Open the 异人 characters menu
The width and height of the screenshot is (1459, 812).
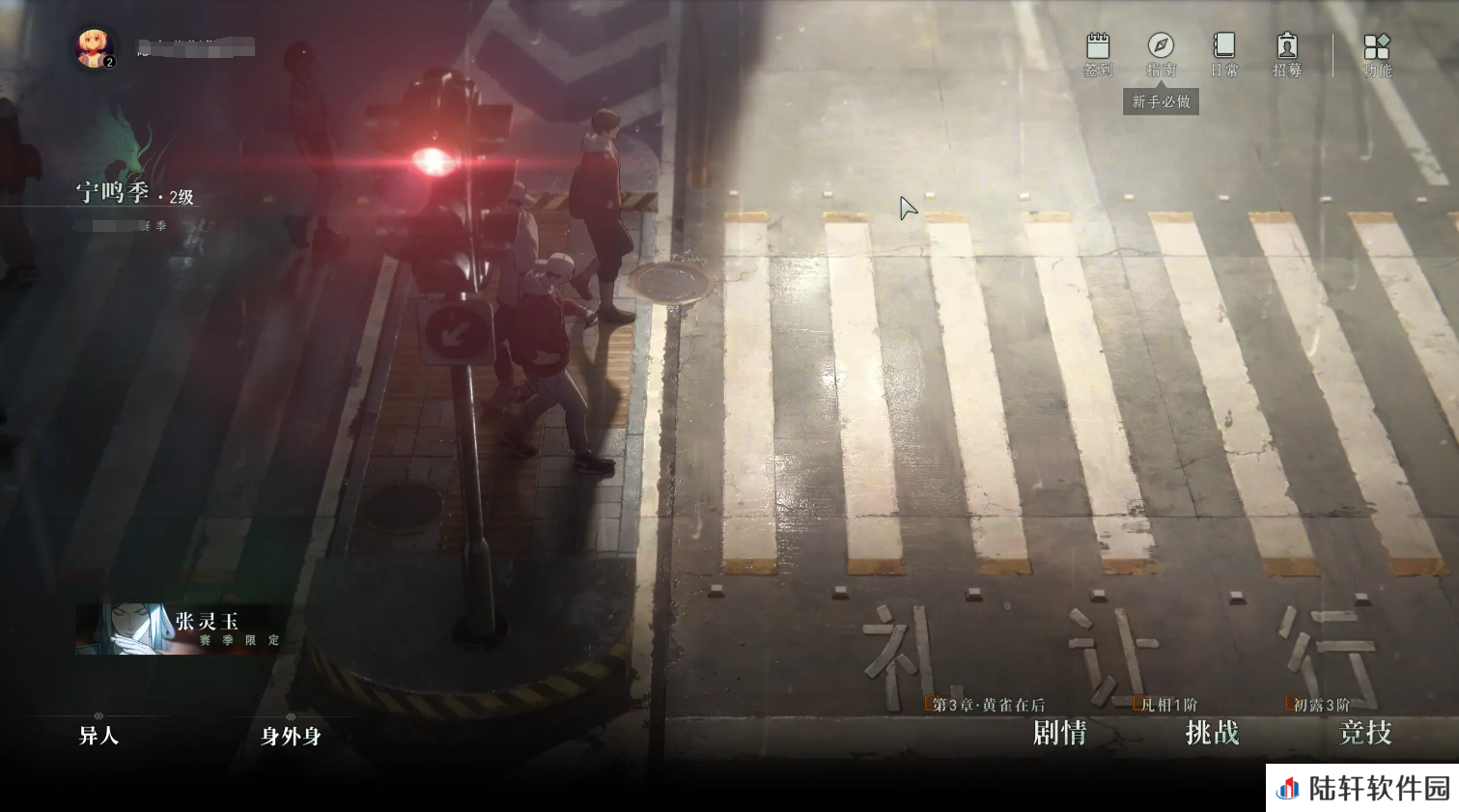pos(98,736)
